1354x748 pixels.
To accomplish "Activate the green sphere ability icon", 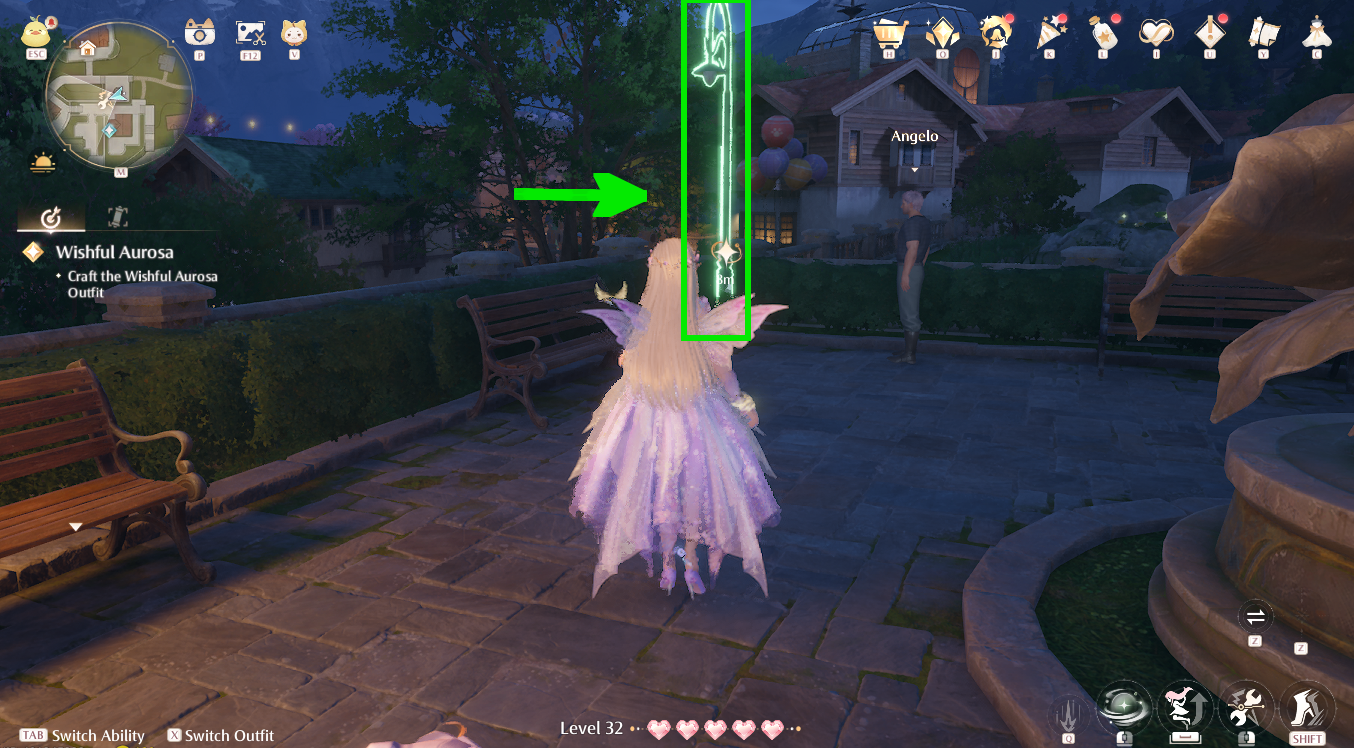I will [1126, 707].
